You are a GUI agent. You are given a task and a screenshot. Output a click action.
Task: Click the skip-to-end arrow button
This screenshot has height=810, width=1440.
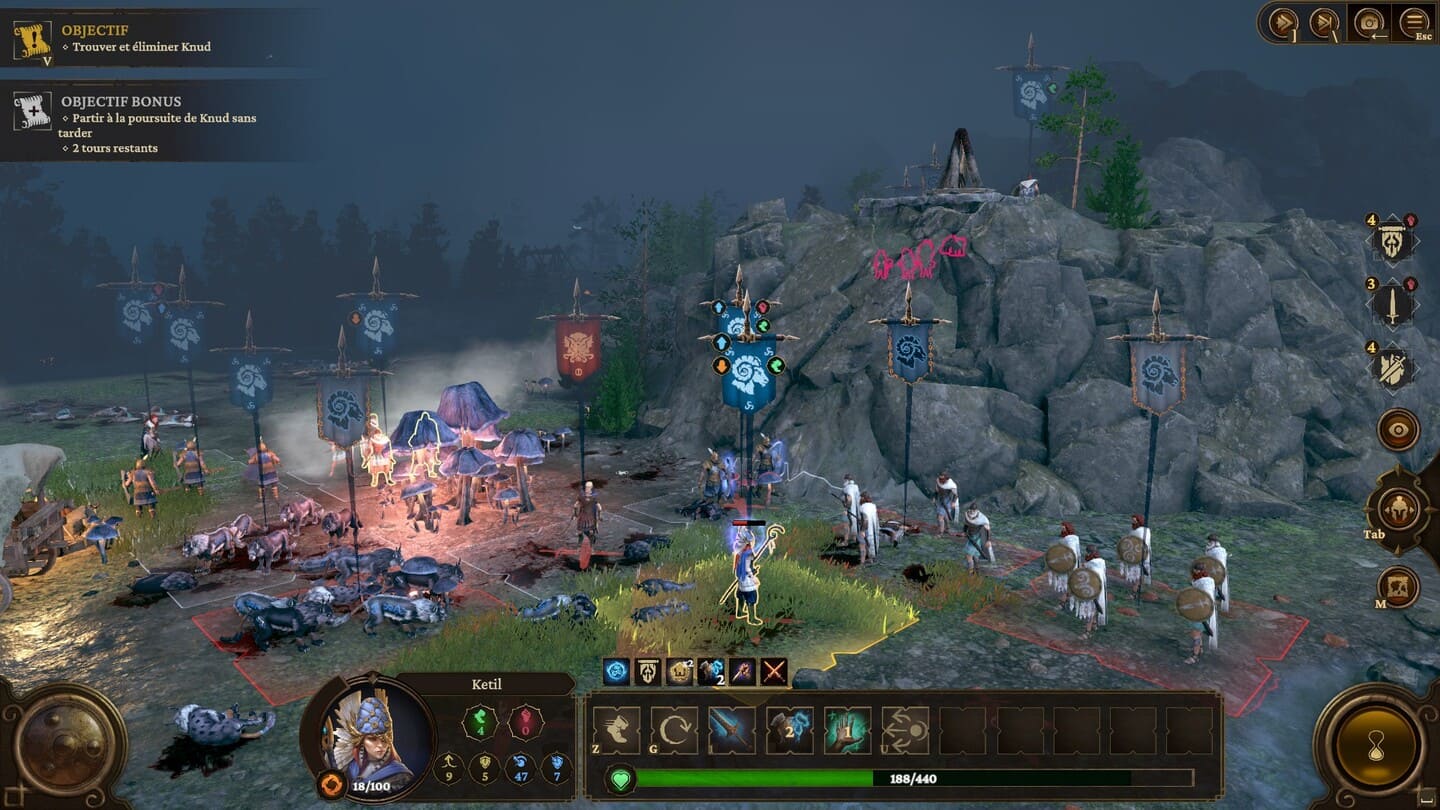point(1323,21)
